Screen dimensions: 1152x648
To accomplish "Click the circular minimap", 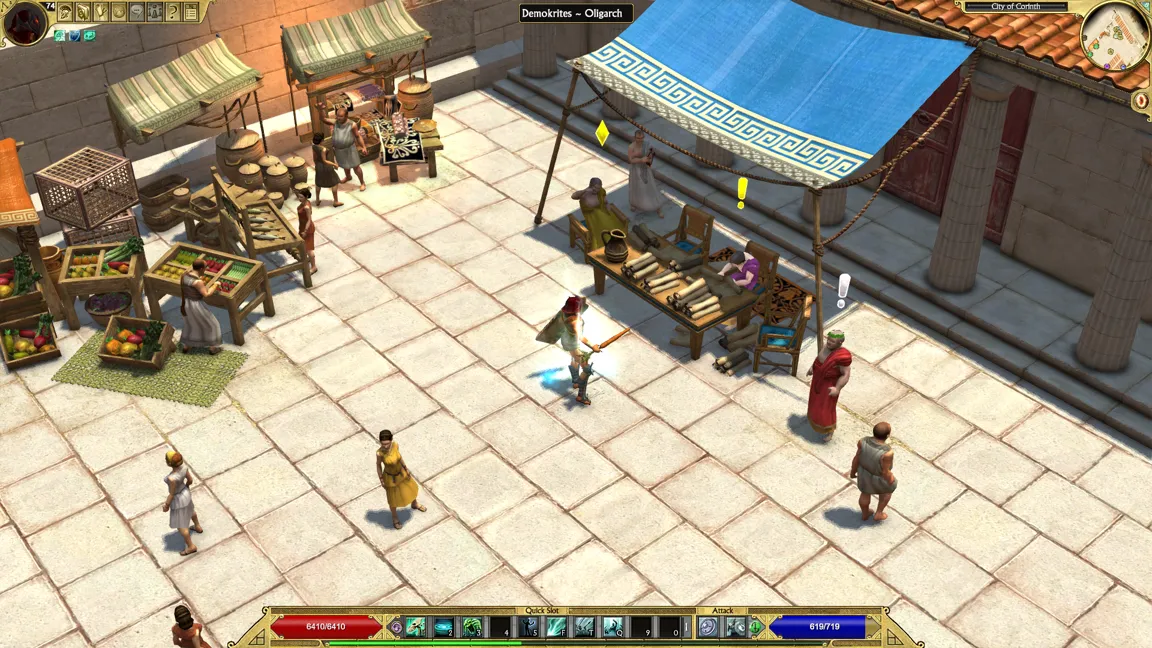I will [1113, 37].
